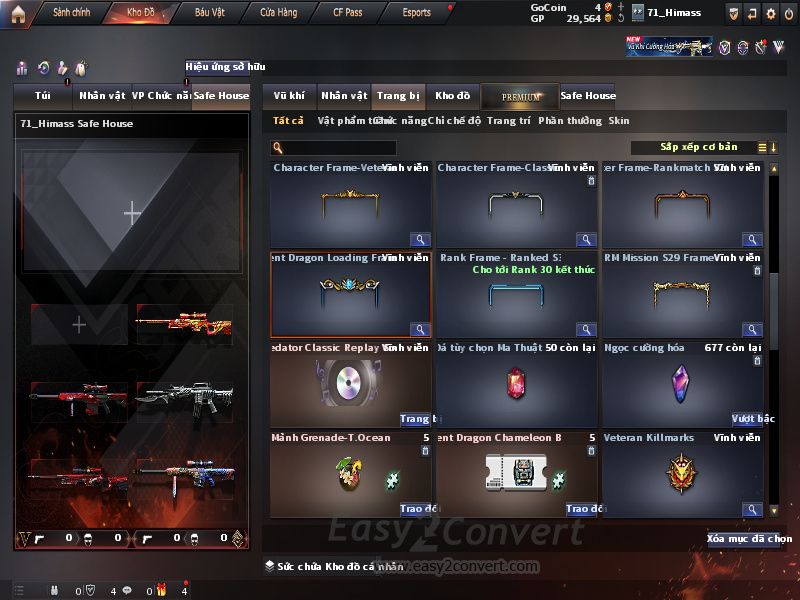Viewport: 800px width, 600px height.
Task: Click the Xóa mục đã chọn button
Action: (749, 538)
